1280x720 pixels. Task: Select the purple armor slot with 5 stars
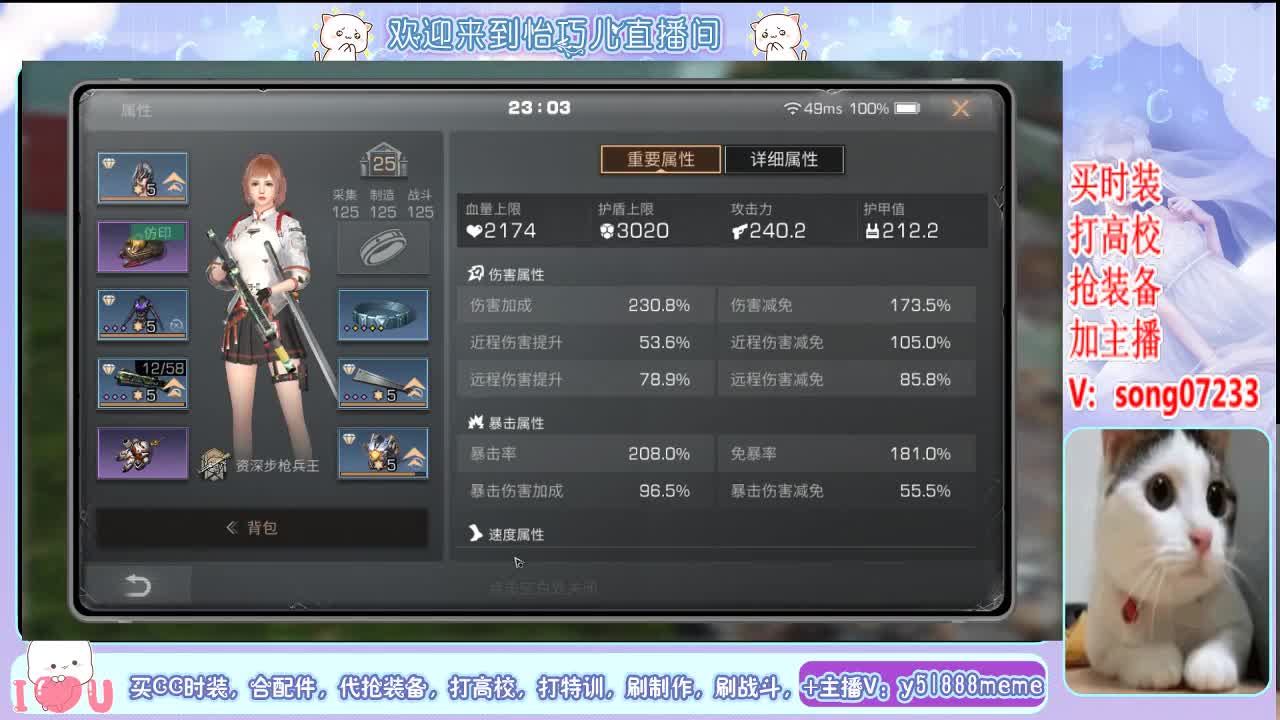click(142, 314)
